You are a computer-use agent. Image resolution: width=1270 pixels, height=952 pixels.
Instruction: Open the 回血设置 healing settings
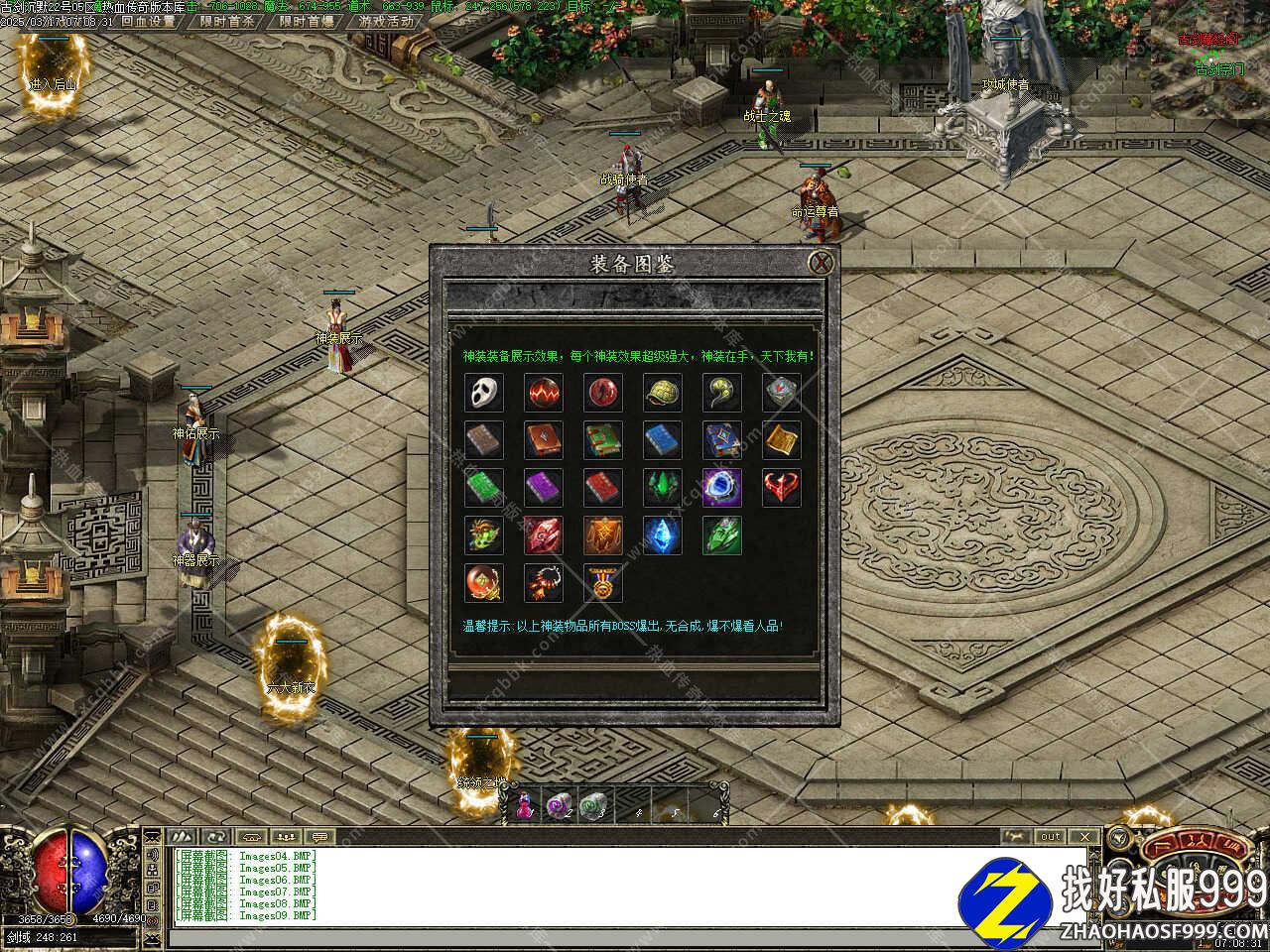point(148,21)
